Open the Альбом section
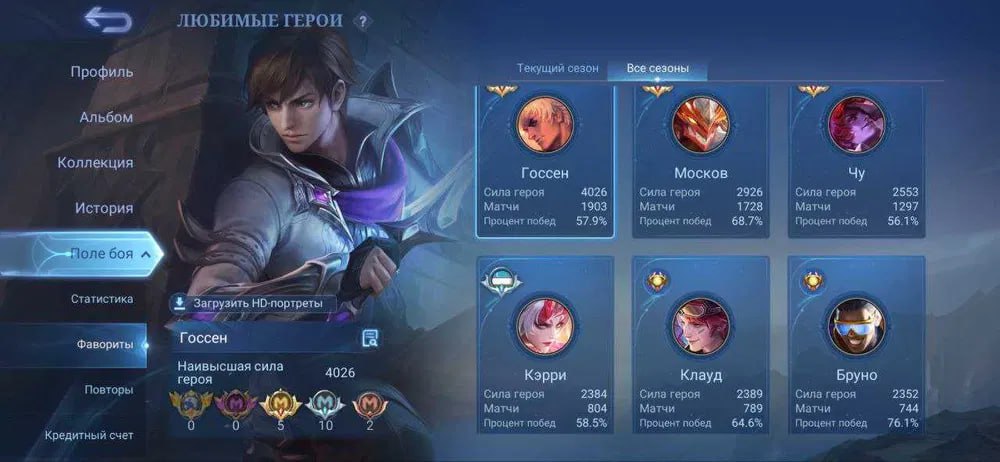Viewport: 1000px width, 462px height. pyautogui.click(x=105, y=117)
